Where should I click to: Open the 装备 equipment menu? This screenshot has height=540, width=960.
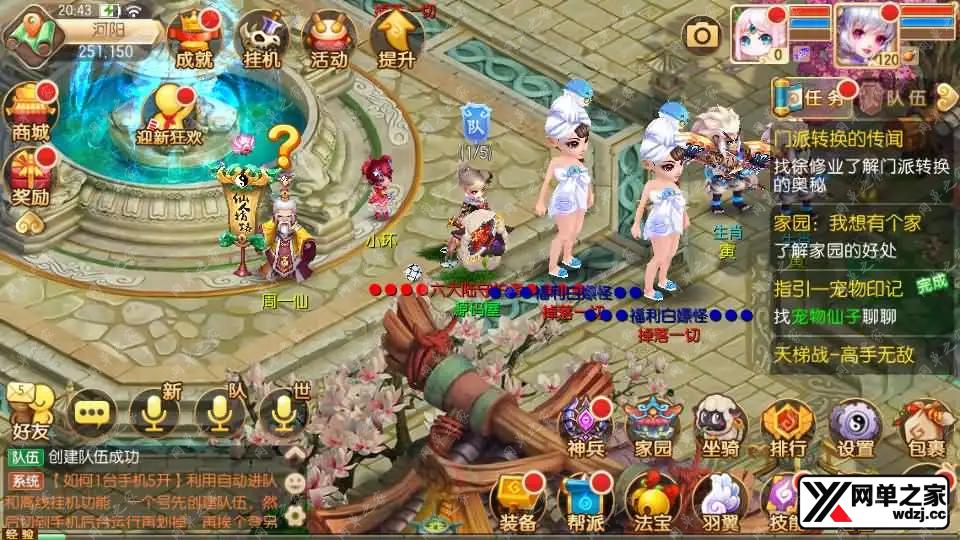click(518, 501)
